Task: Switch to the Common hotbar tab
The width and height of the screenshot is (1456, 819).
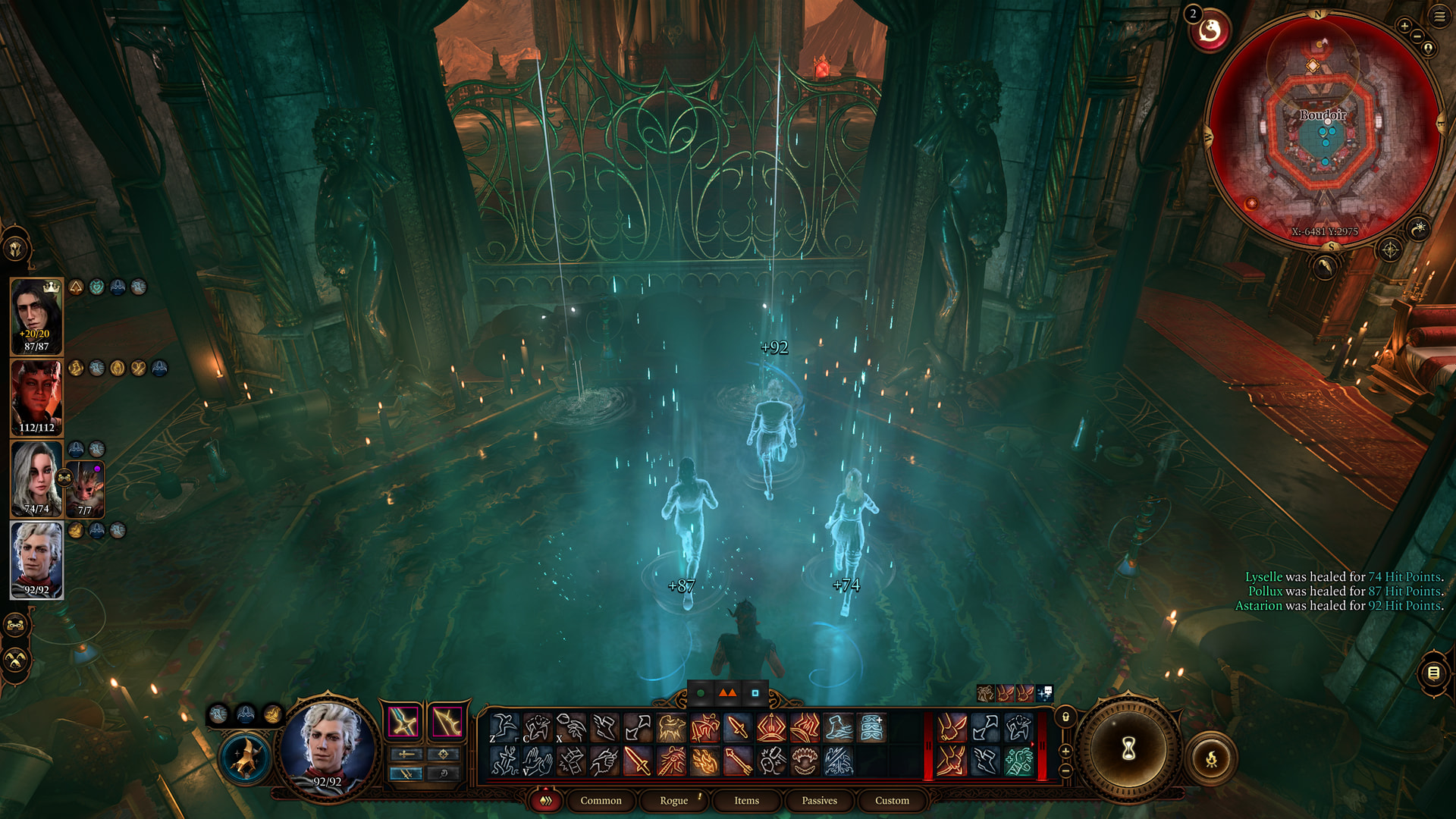Action: 601,801
